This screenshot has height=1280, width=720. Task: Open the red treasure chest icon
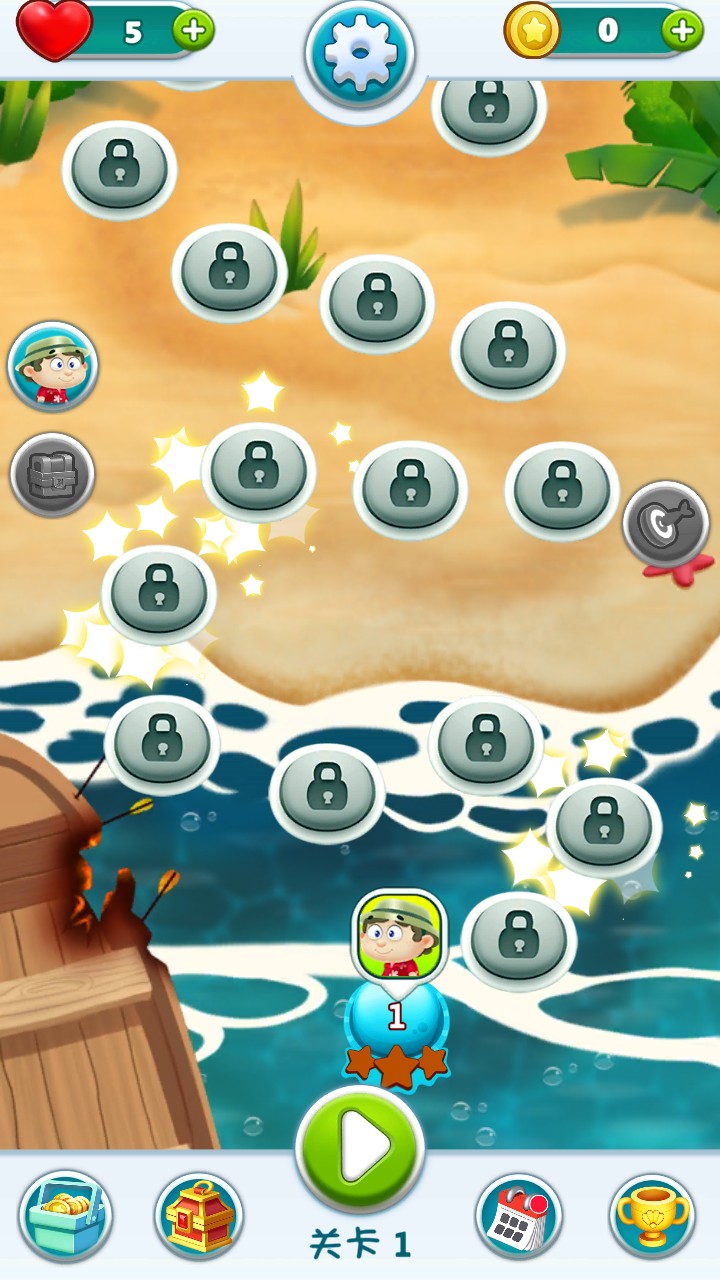(199, 1216)
